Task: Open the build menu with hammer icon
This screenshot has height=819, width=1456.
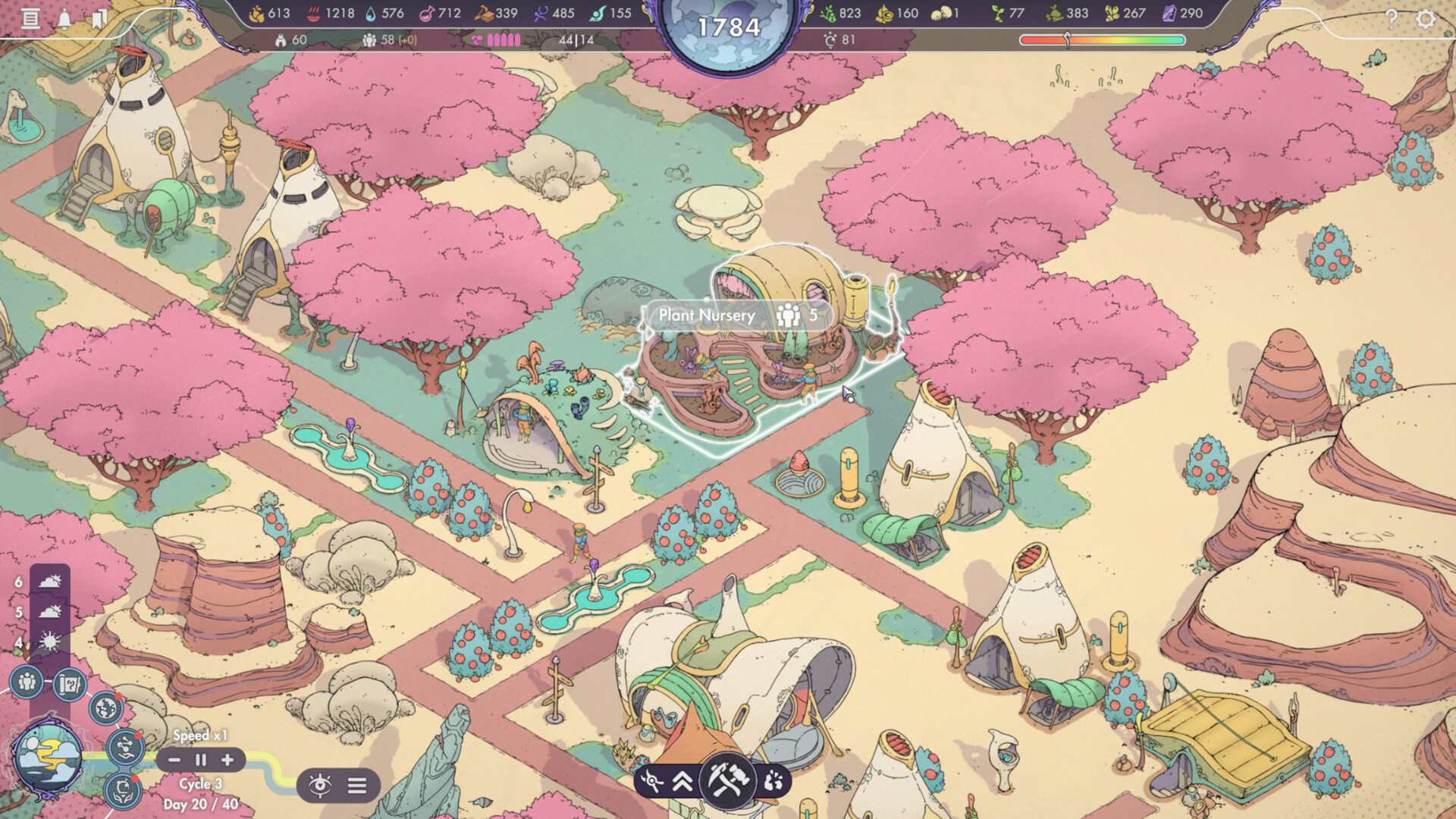Action: coord(728,782)
